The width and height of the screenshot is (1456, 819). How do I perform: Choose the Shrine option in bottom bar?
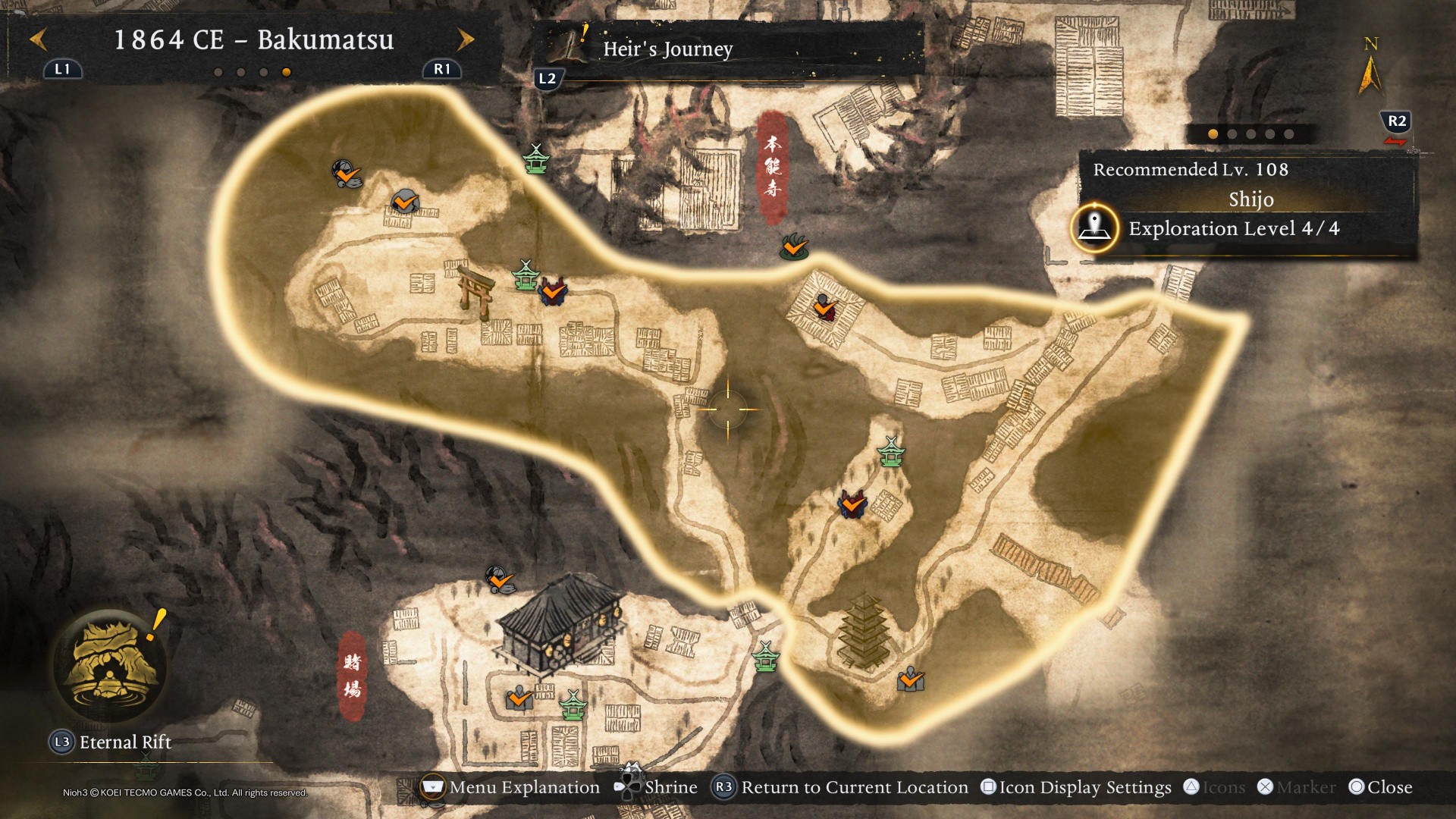(657, 787)
